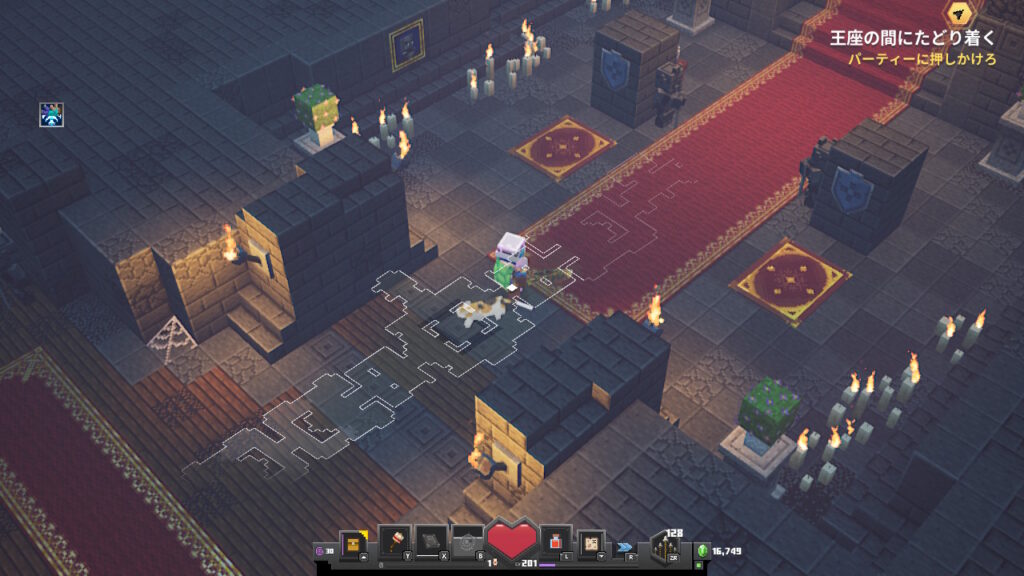Image resolution: width=1024 pixels, height=576 pixels.
Task: Click the purple enchantment points icon
Action: tap(320, 550)
